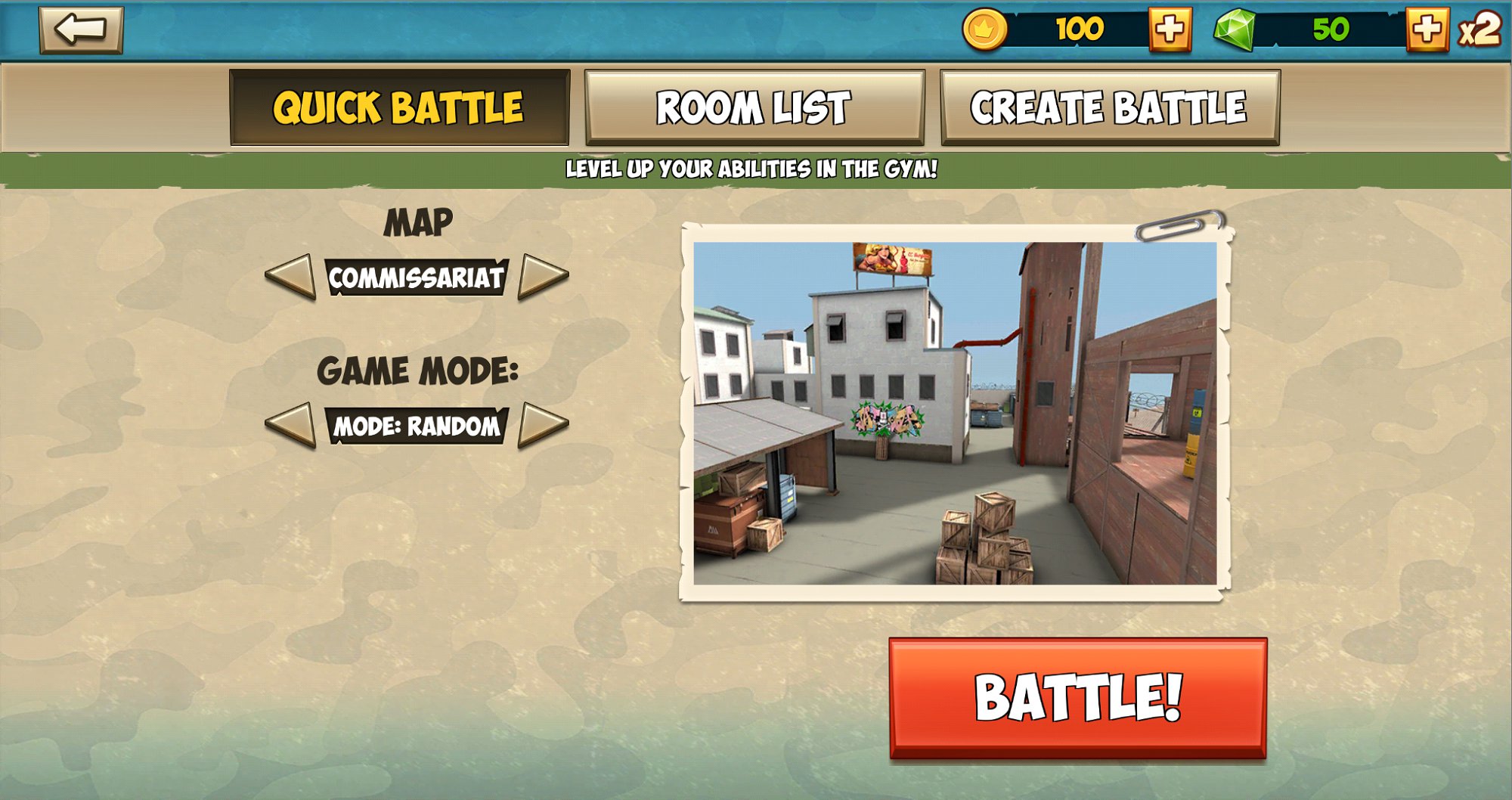Go back using the arrow button
This screenshot has width=1512, height=800.
(81, 30)
